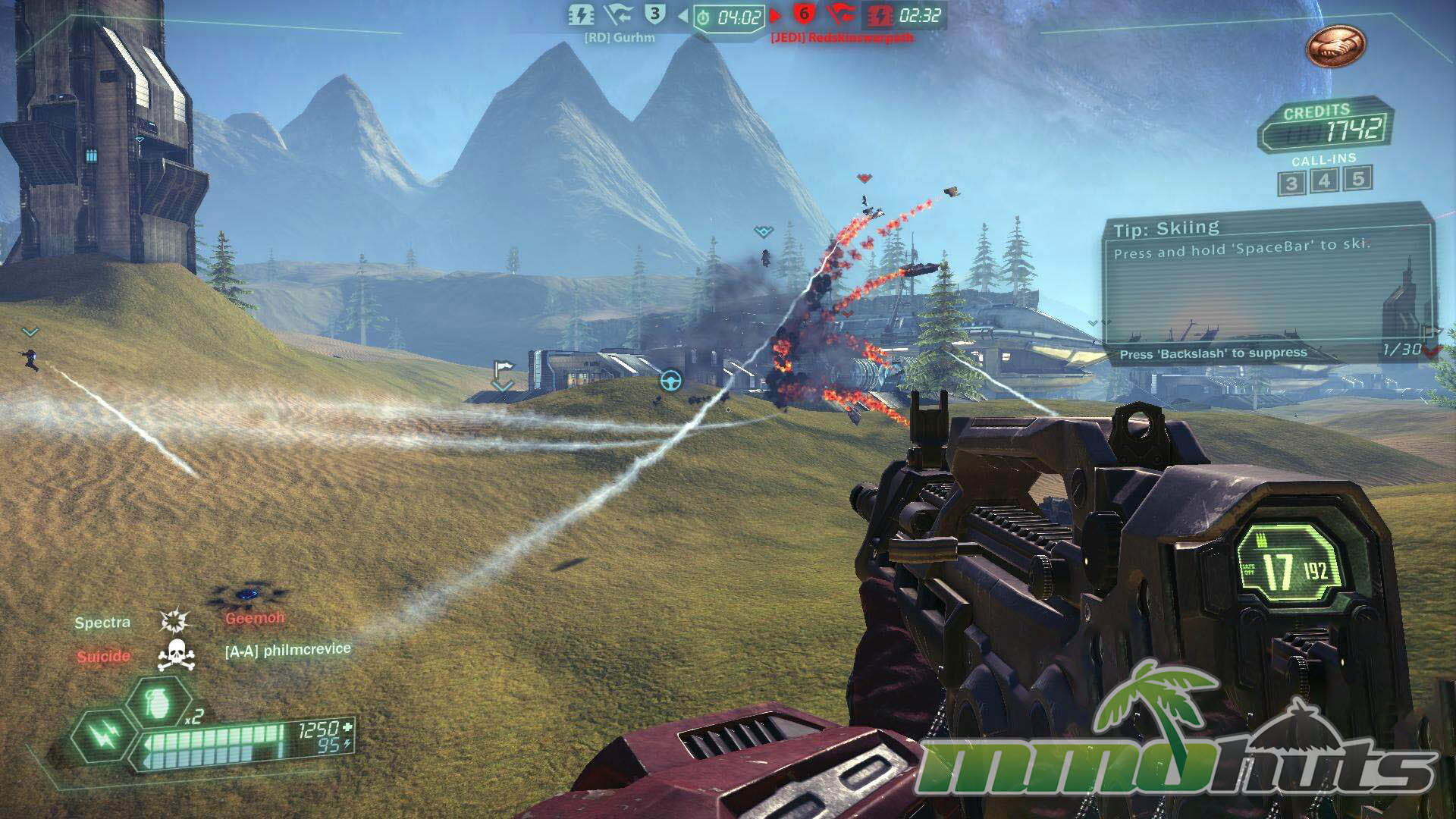Open the handshake accolade badge

pos(1335,47)
